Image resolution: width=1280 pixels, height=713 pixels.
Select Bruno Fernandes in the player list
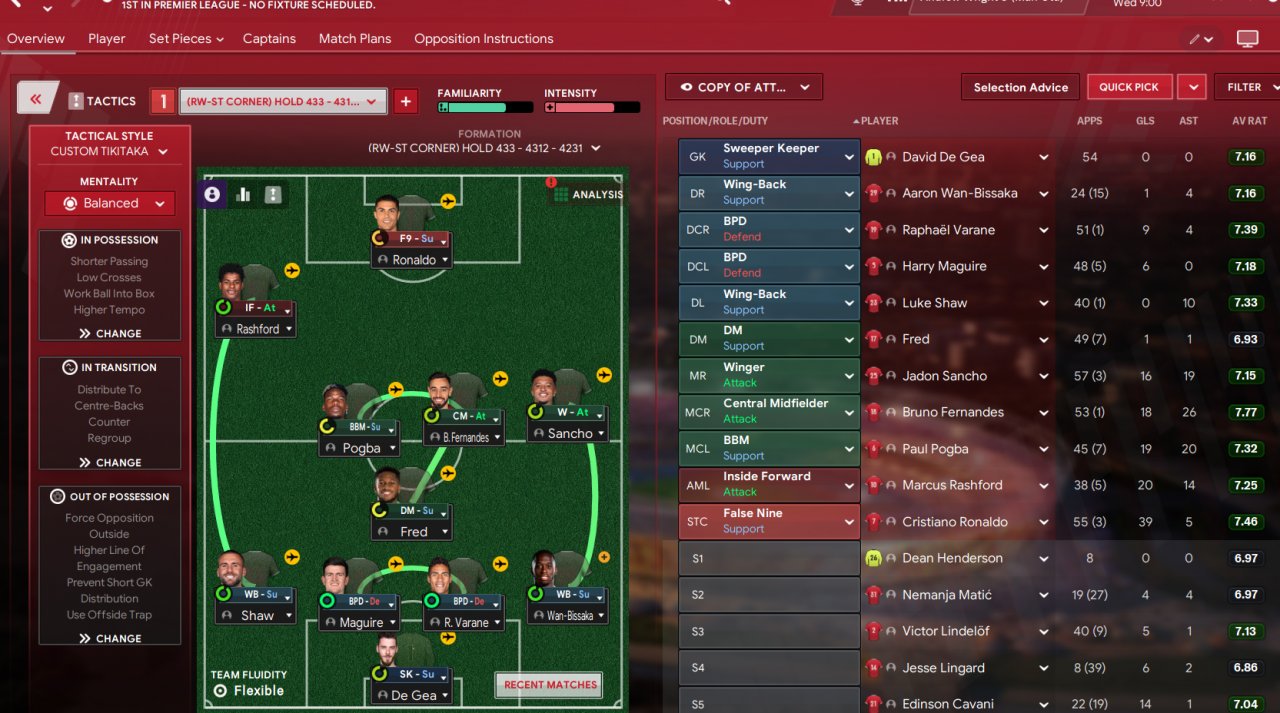click(x=952, y=412)
